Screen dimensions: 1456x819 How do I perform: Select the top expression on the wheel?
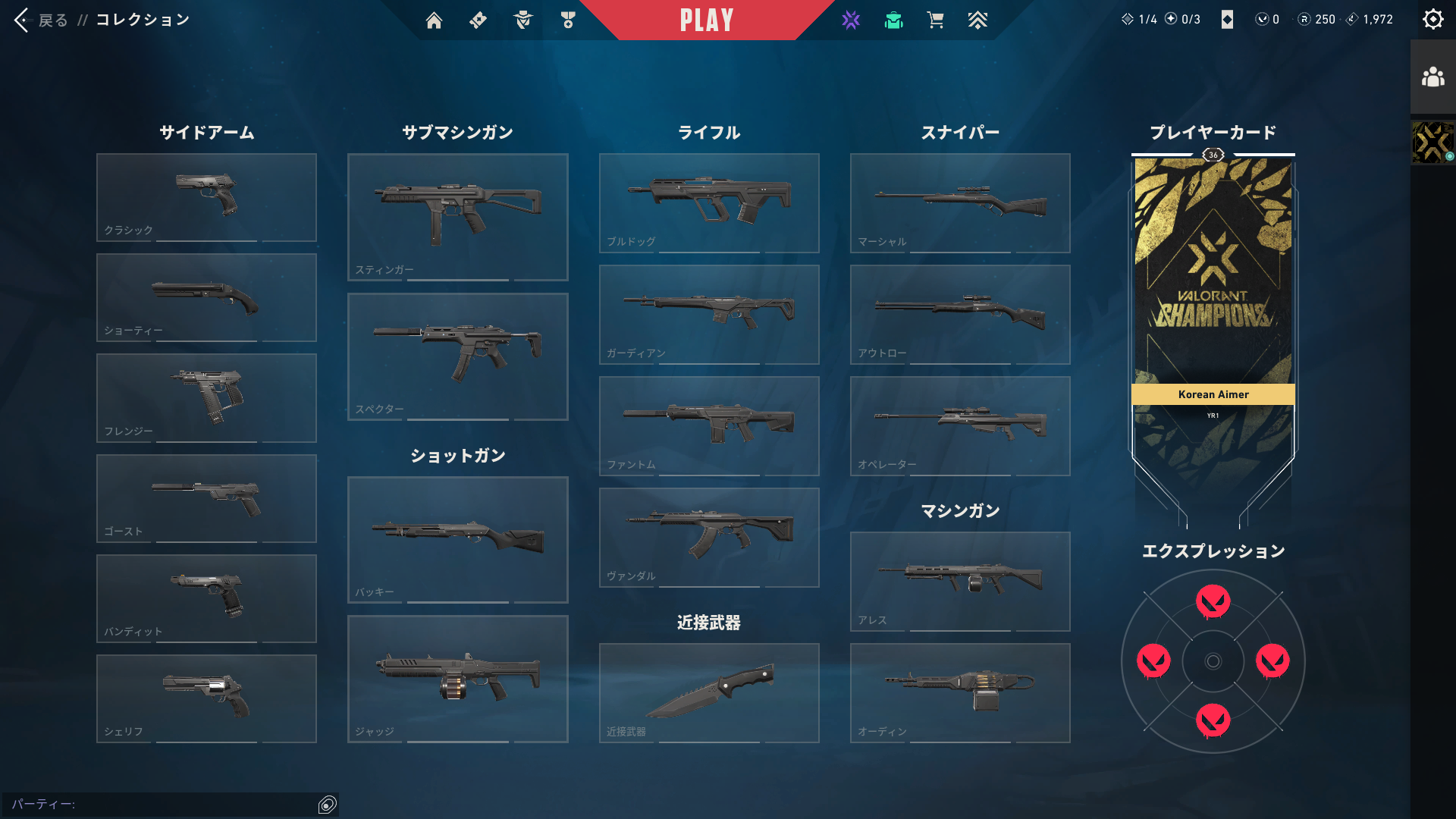pyautogui.click(x=1213, y=601)
